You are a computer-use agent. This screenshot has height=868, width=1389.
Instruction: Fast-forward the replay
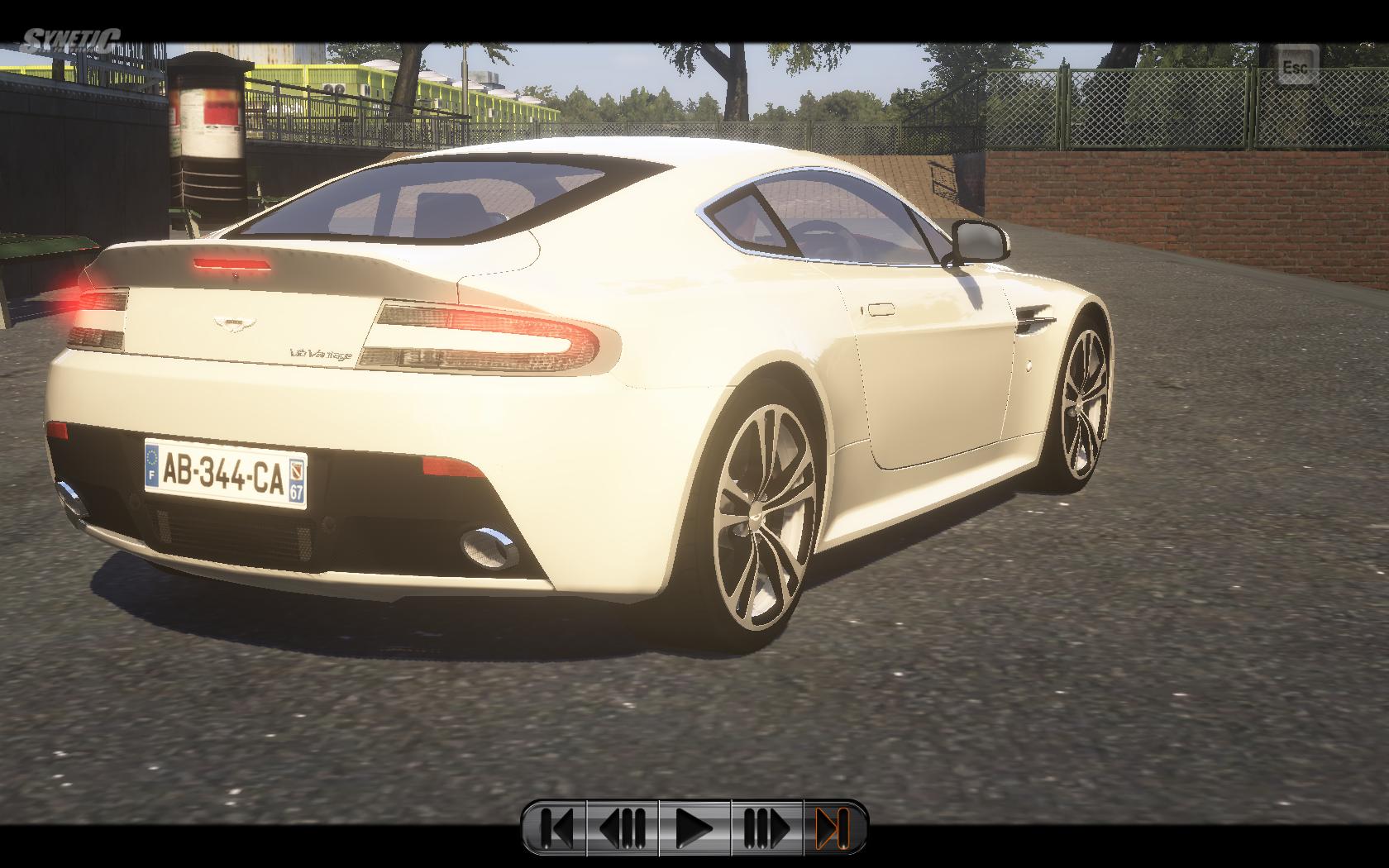click(x=766, y=827)
